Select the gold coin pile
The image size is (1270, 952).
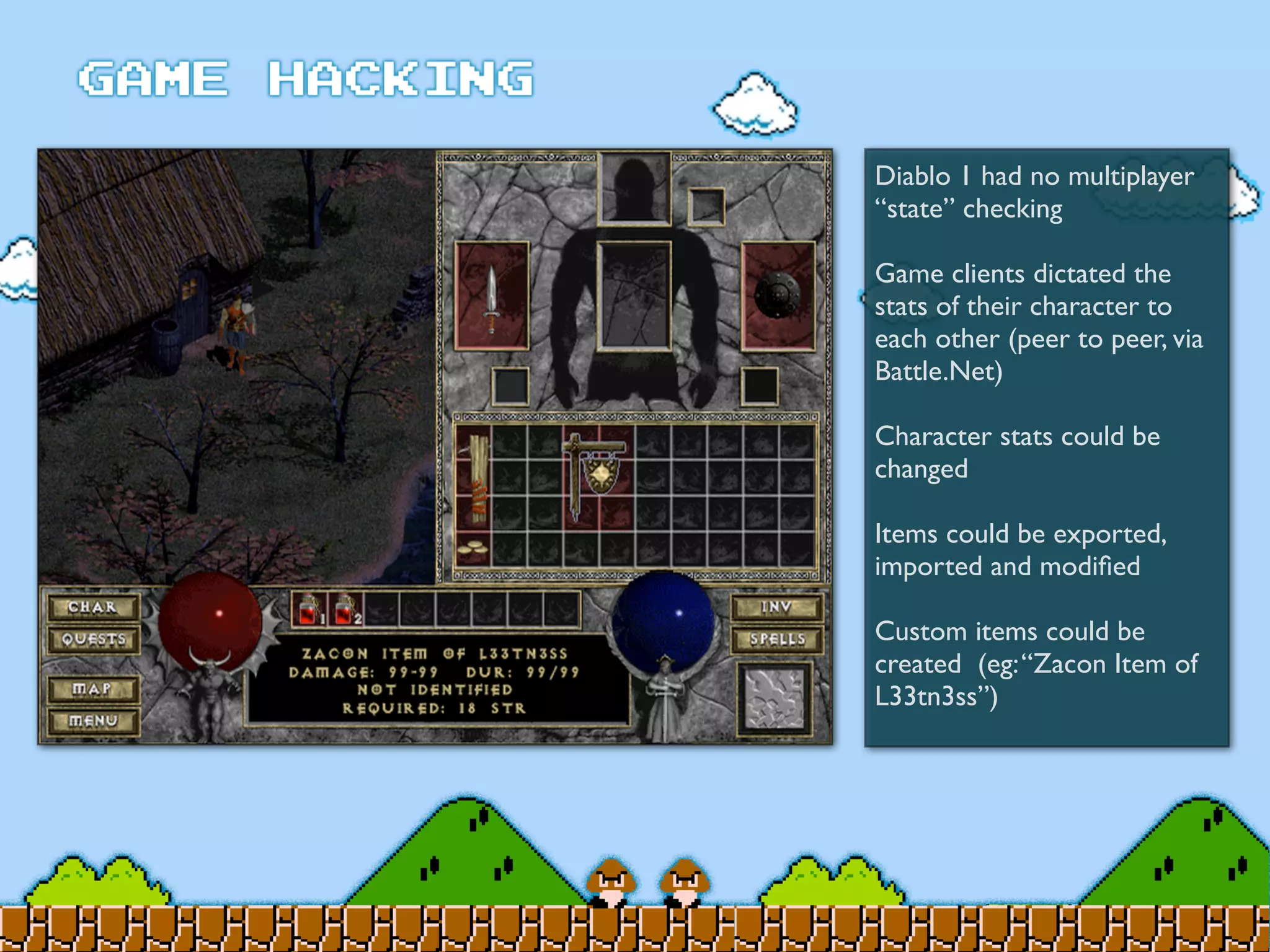473,549
